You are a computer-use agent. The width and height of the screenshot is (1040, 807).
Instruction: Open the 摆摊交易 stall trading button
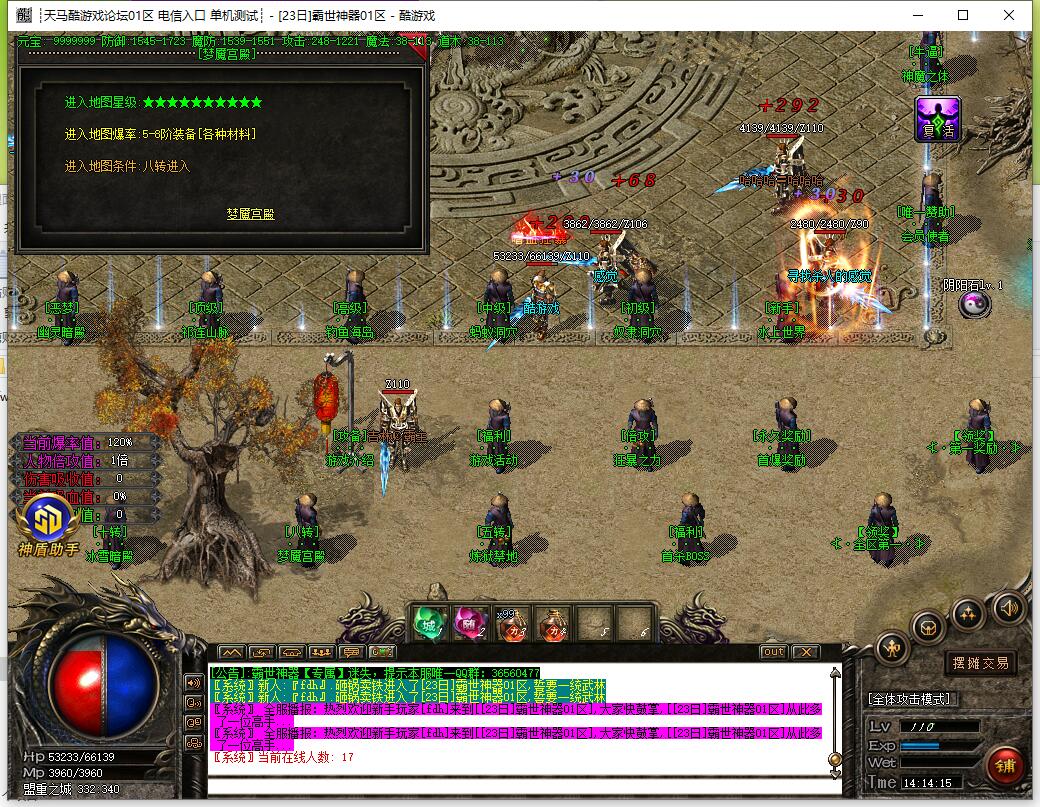point(979,662)
